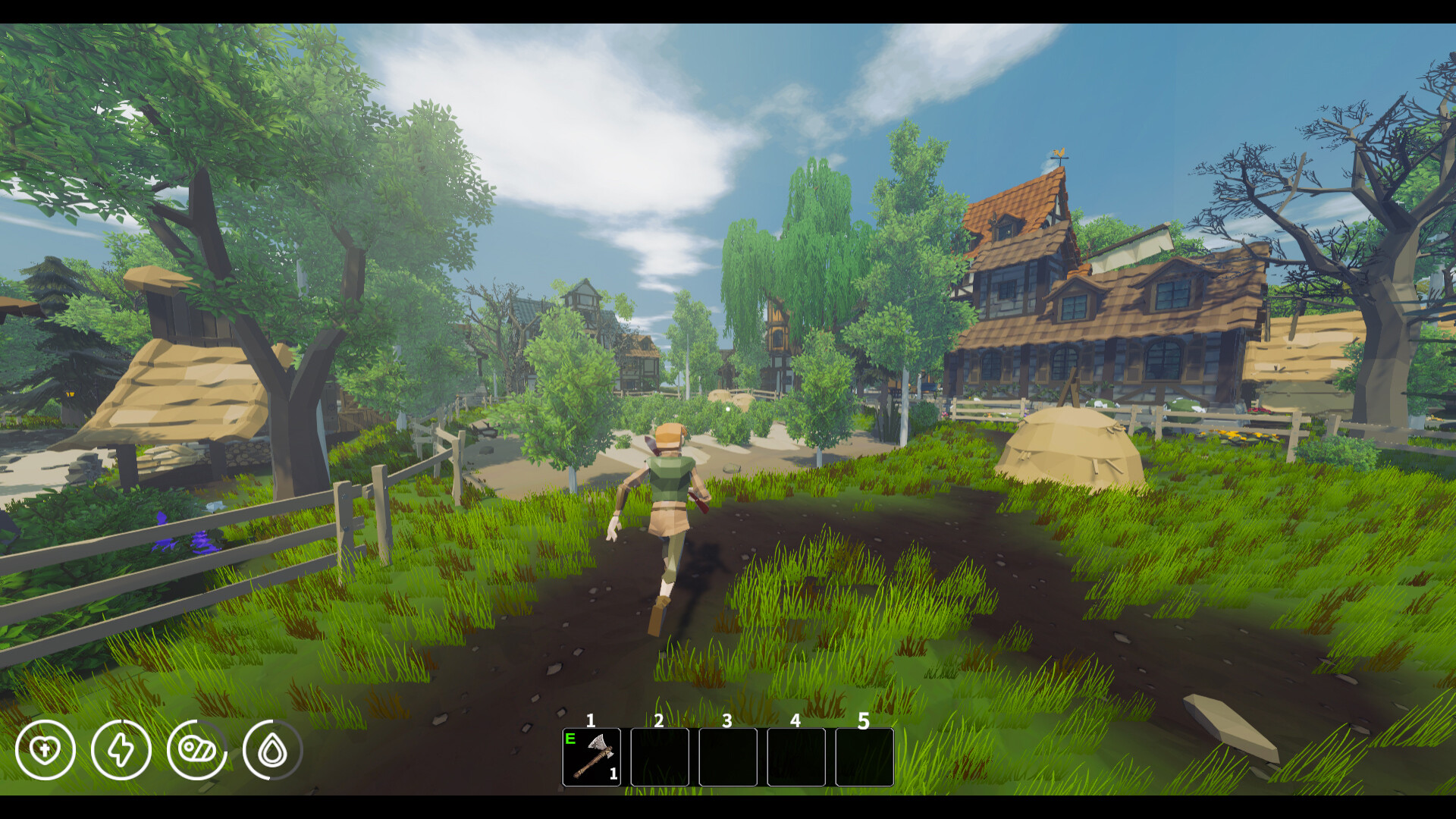Select the axe in hotbar slot 1
Viewport: 1456px width, 819px height.
click(x=591, y=757)
